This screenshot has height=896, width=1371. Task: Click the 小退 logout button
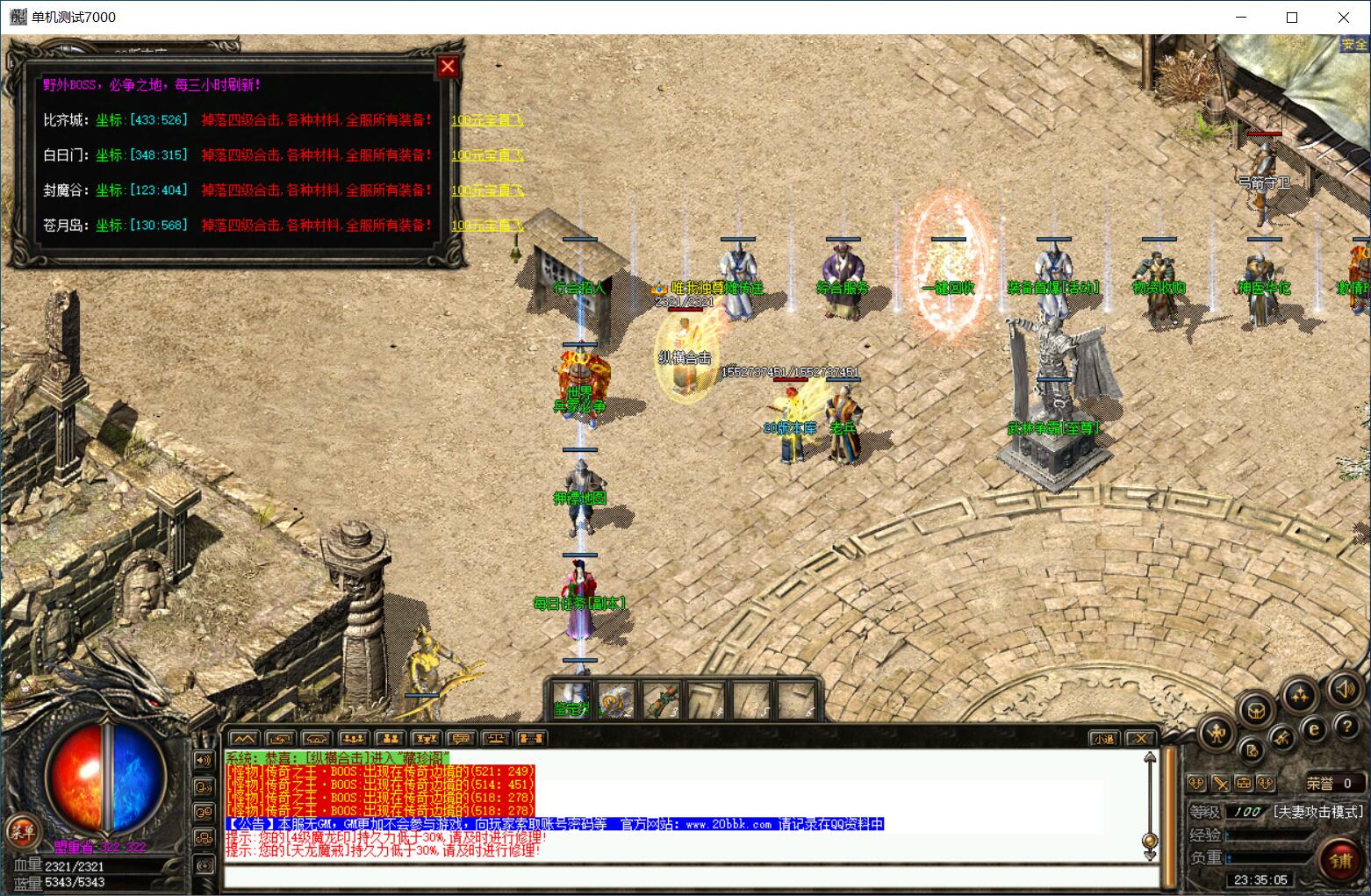point(1103,739)
